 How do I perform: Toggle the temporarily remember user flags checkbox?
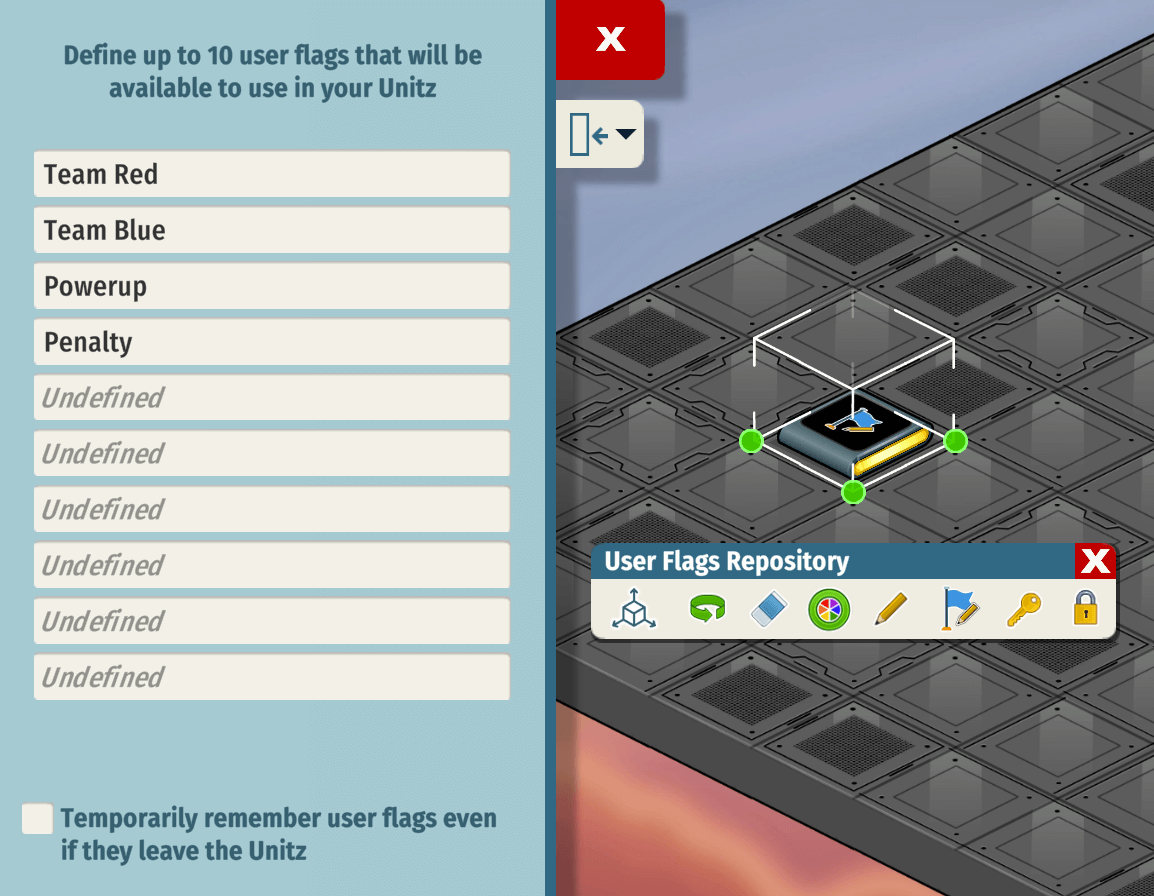(x=37, y=819)
